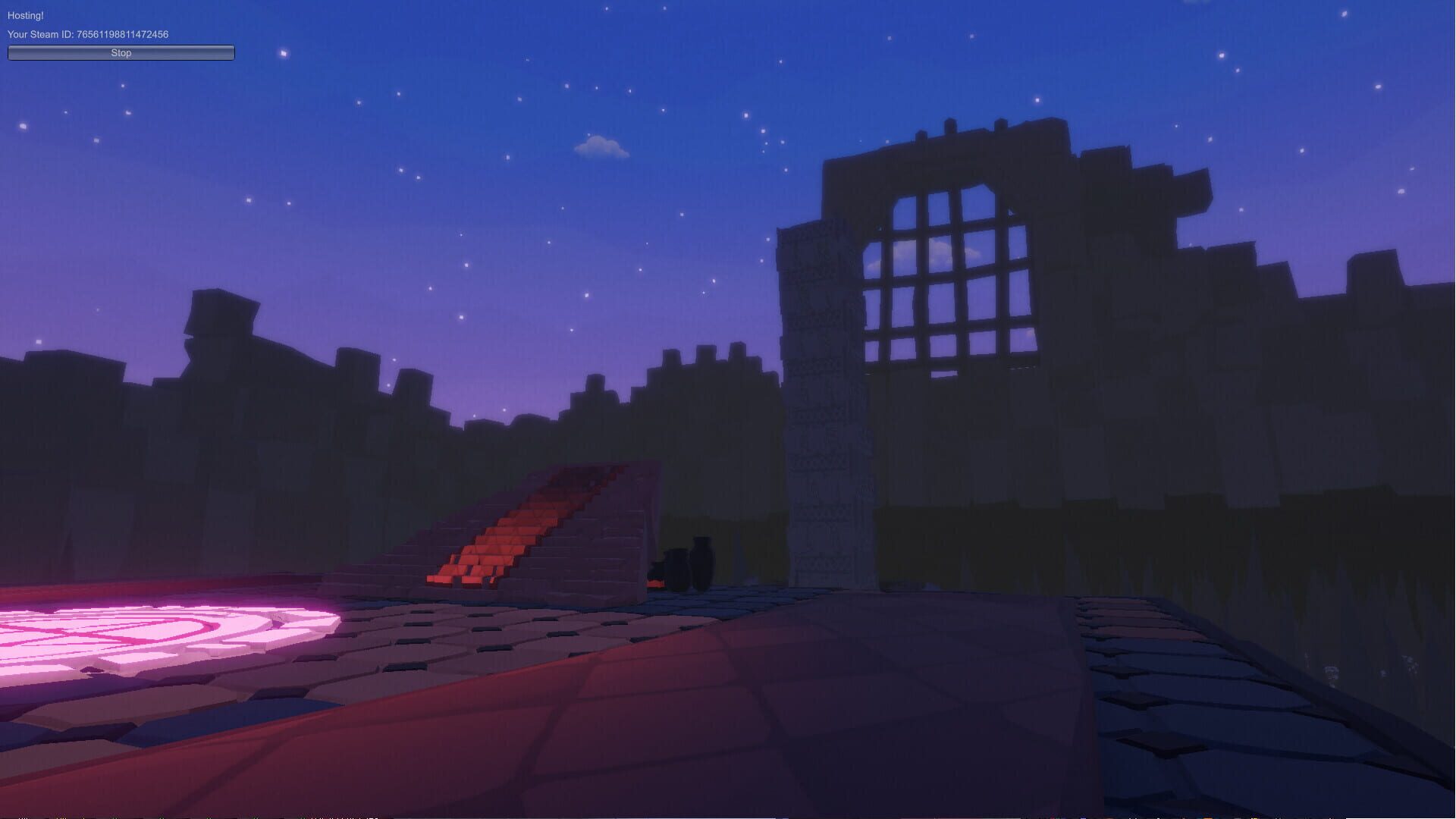Click the tall vase beside the stairs

701,561
